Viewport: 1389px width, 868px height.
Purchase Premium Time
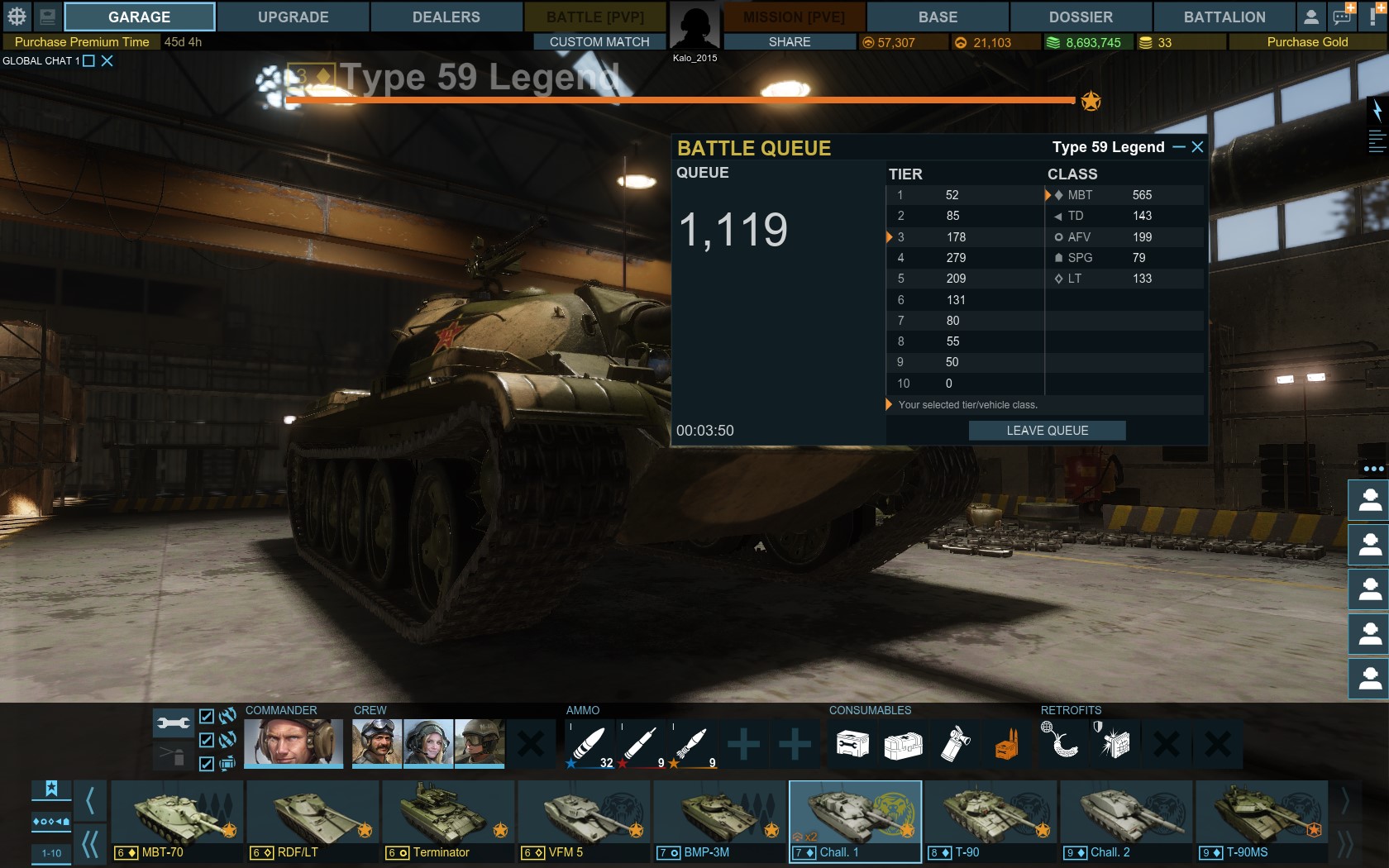[x=82, y=41]
